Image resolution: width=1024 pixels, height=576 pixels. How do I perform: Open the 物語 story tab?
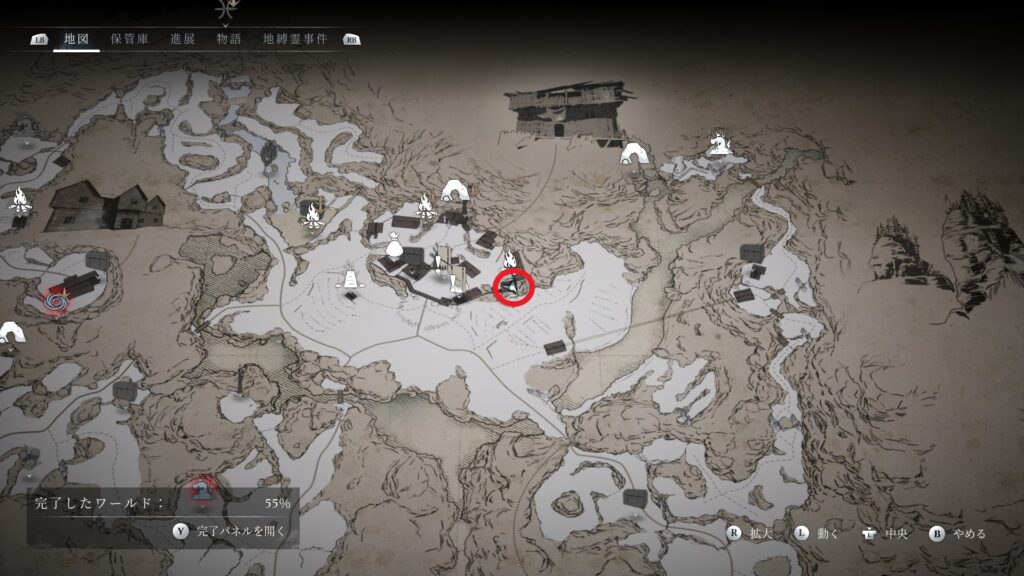(x=229, y=40)
